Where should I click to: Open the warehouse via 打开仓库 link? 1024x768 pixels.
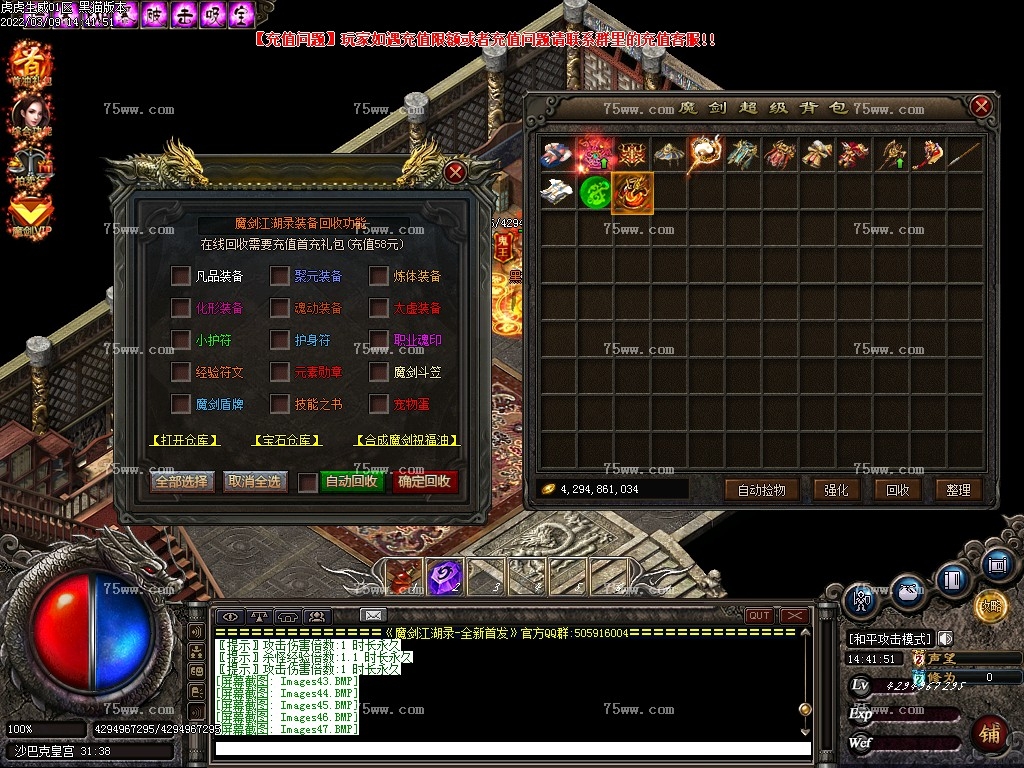click(185, 440)
